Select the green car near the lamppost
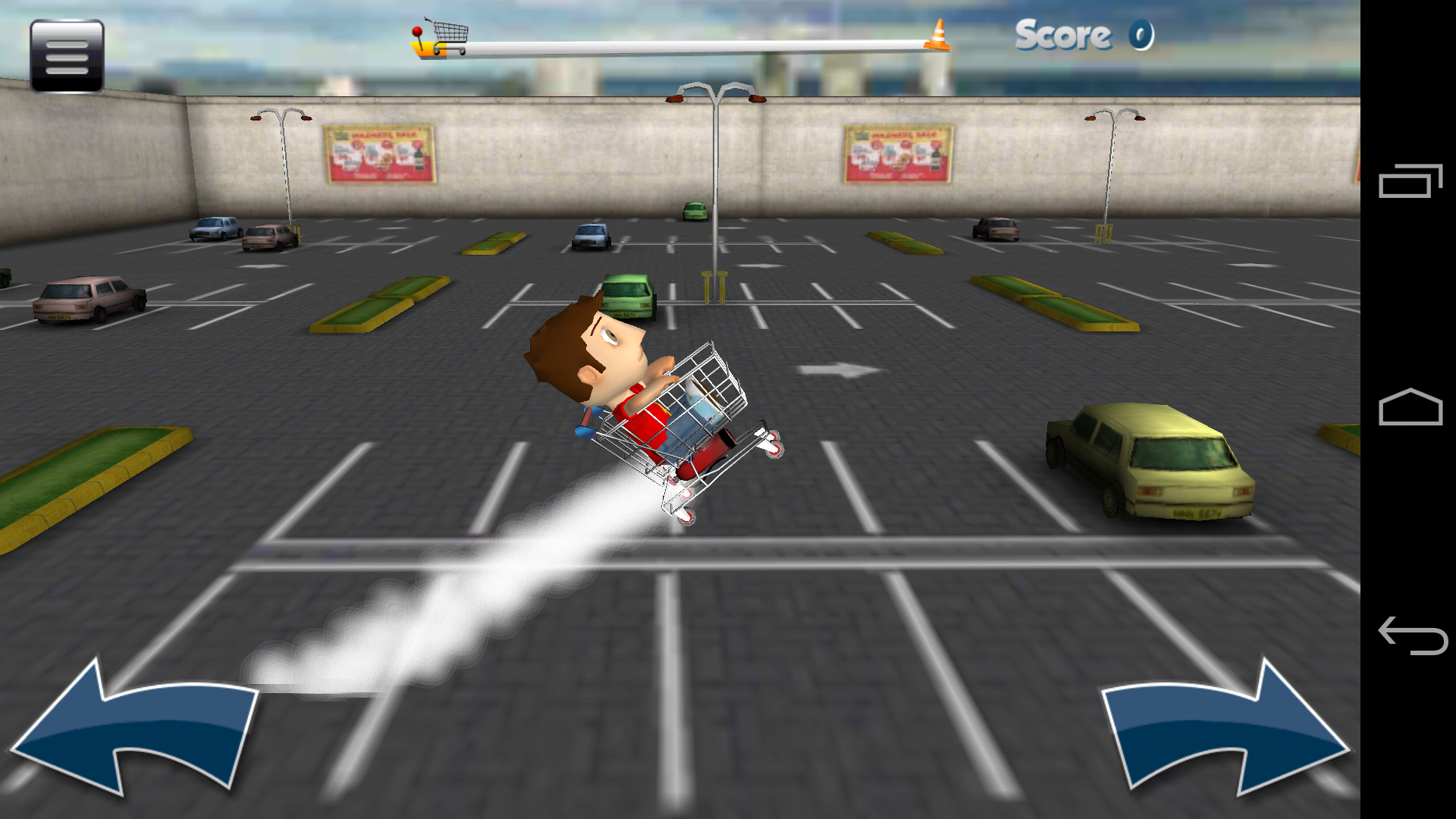Image resolution: width=1456 pixels, height=819 pixels. point(629,296)
